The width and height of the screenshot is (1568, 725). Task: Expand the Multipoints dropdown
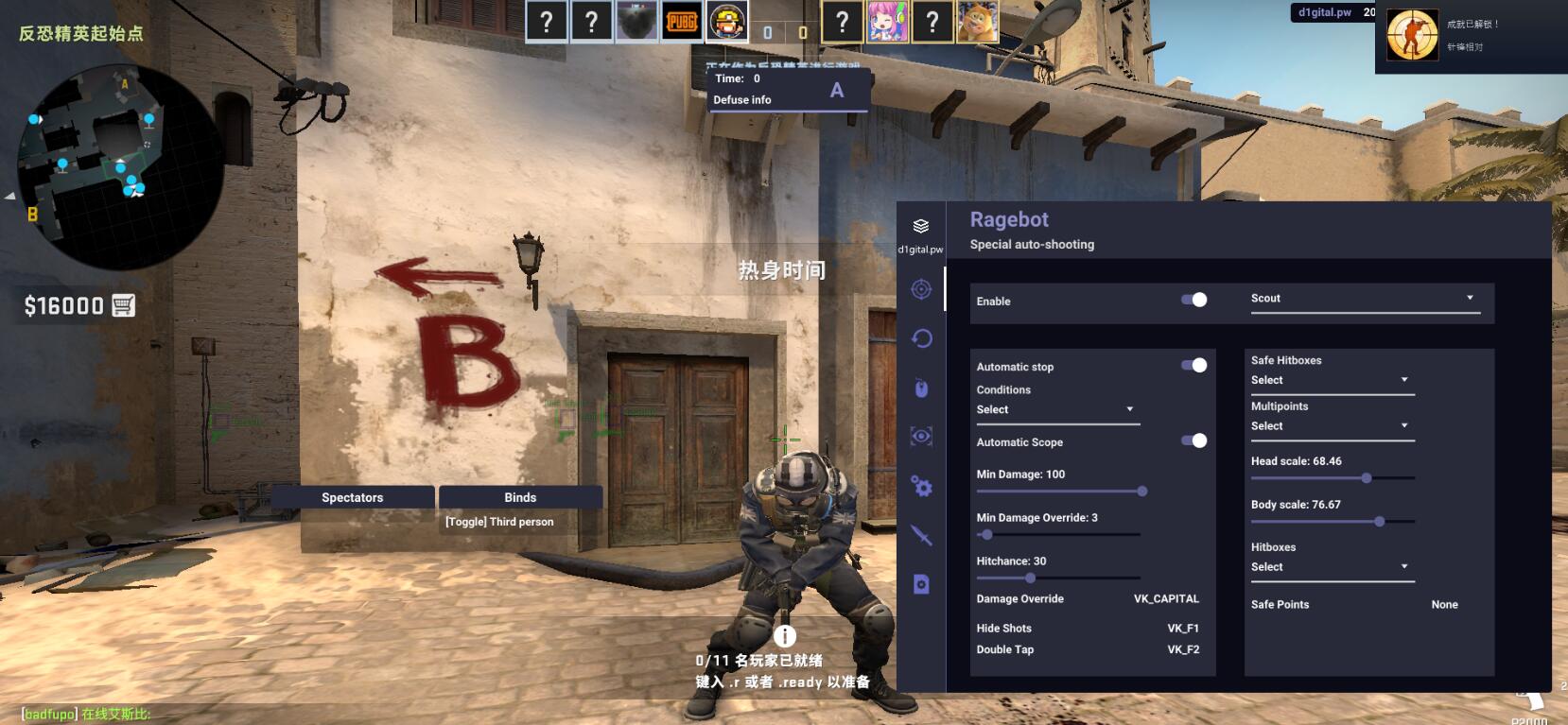(x=1331, y=426)
